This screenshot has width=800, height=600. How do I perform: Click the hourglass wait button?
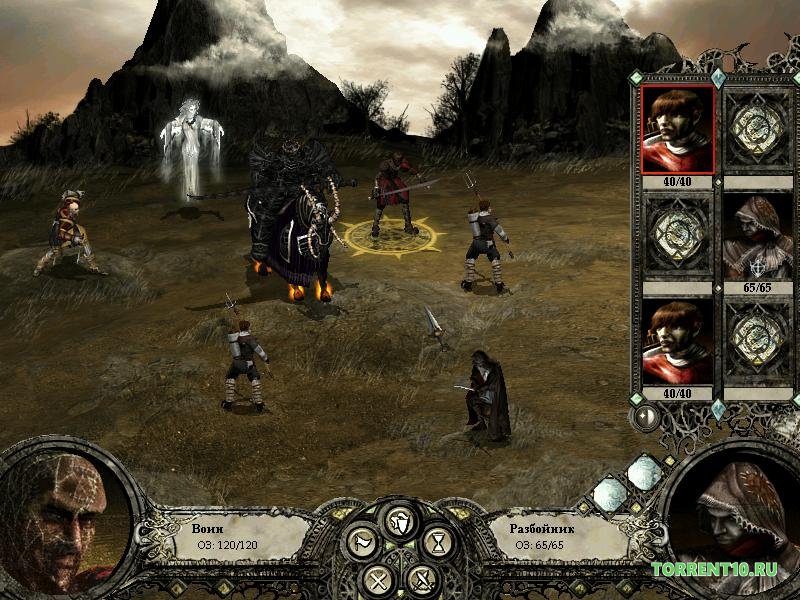[x=437, y=543]
